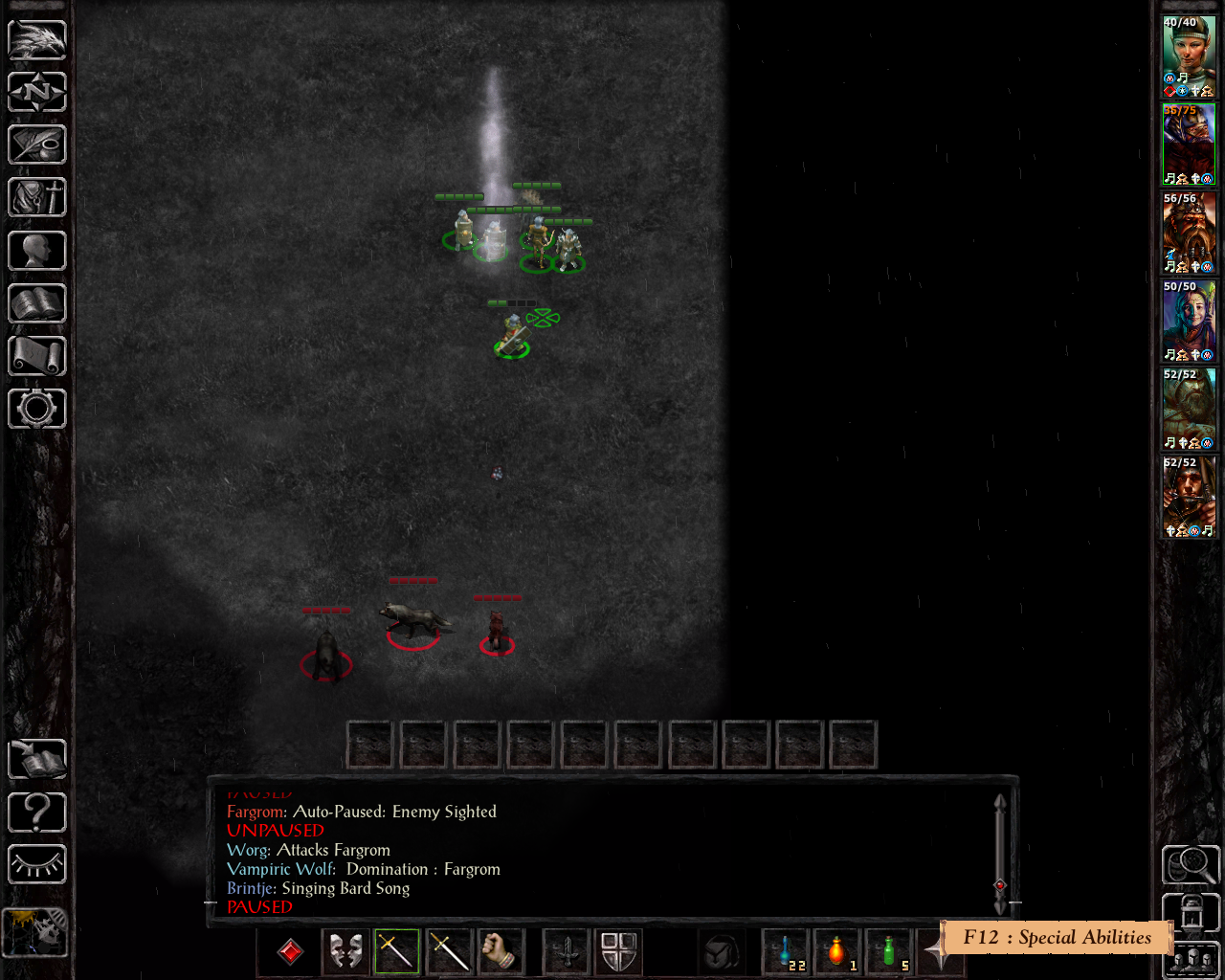Open the priest scroll button
This screenshot has width=1225, height=980.
coord(37,356)
